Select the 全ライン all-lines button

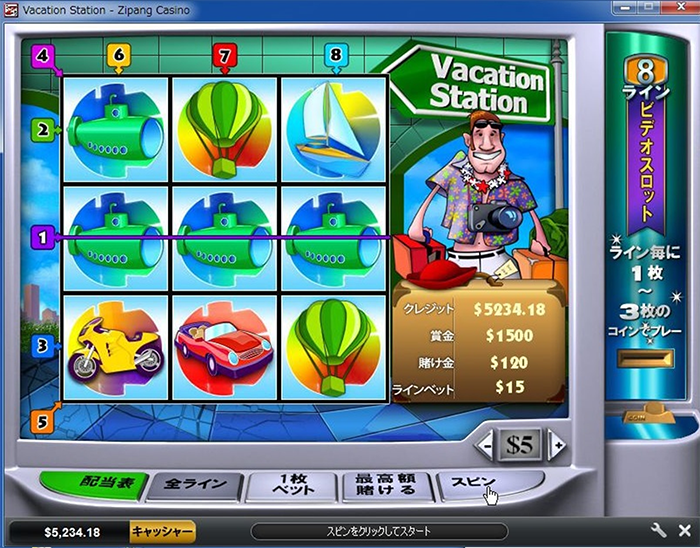(x=195, y=487)
